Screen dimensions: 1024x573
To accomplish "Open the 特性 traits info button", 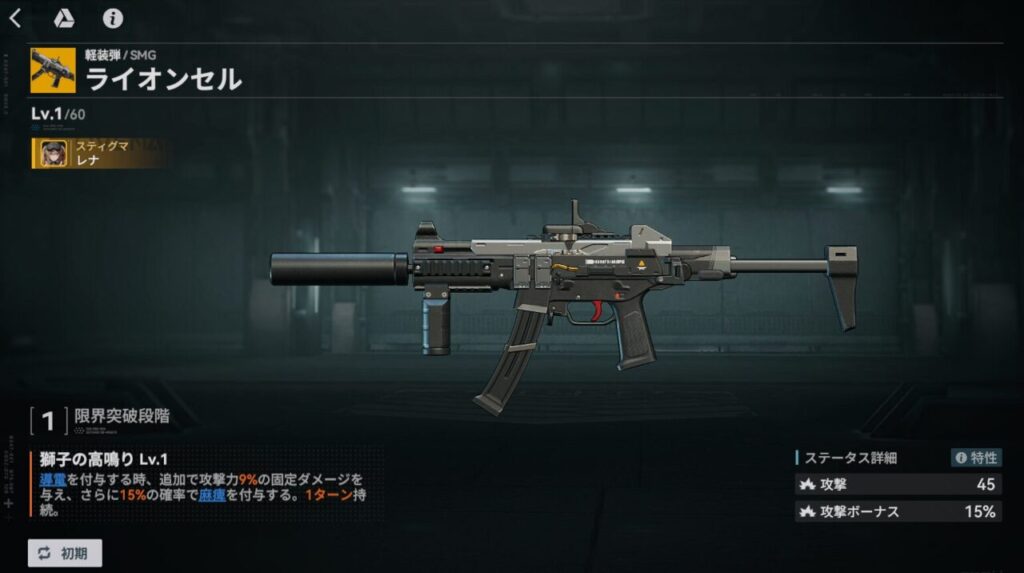I will pos(976,458).
